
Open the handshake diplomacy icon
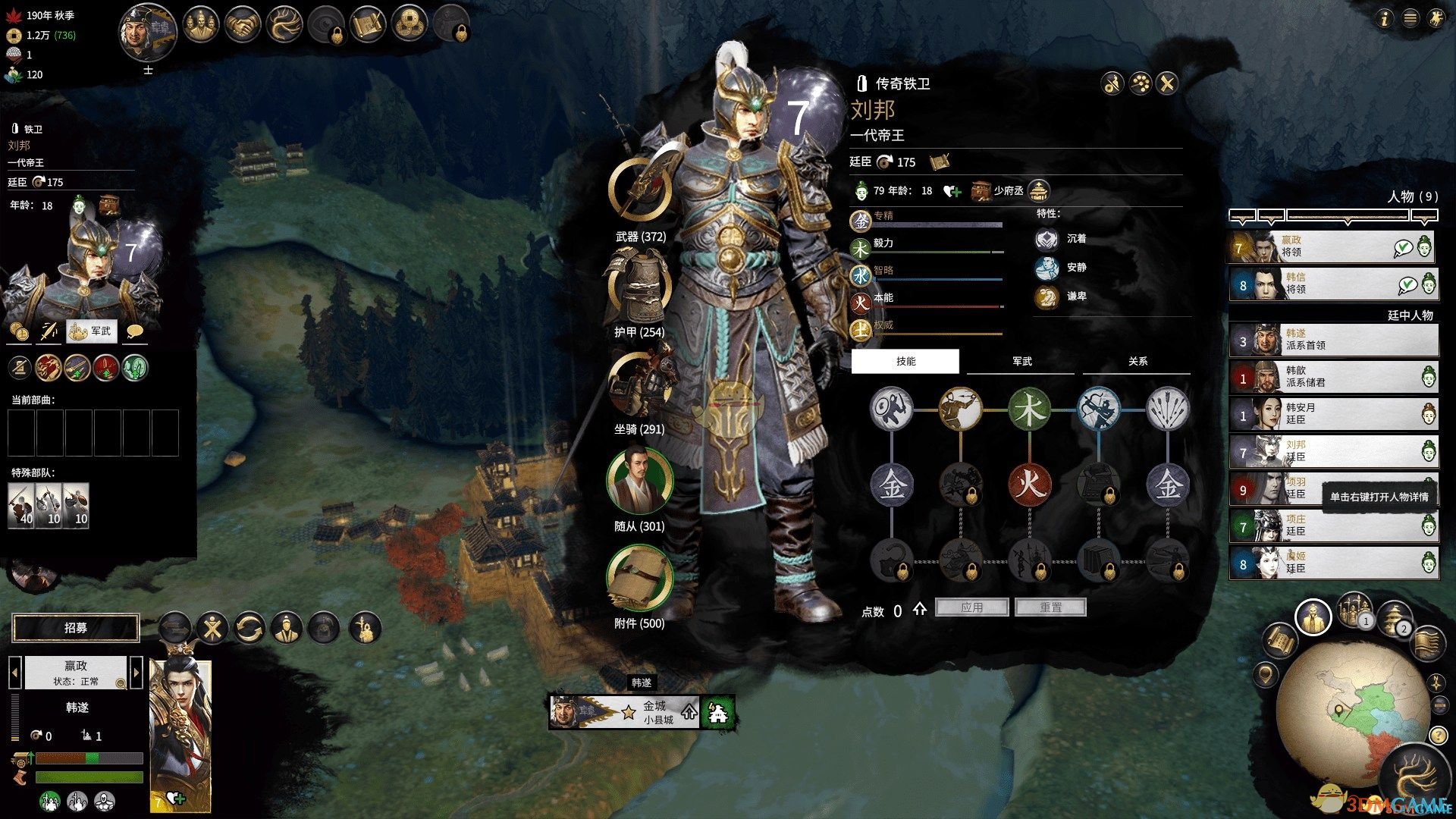click(x=243, y=24)
